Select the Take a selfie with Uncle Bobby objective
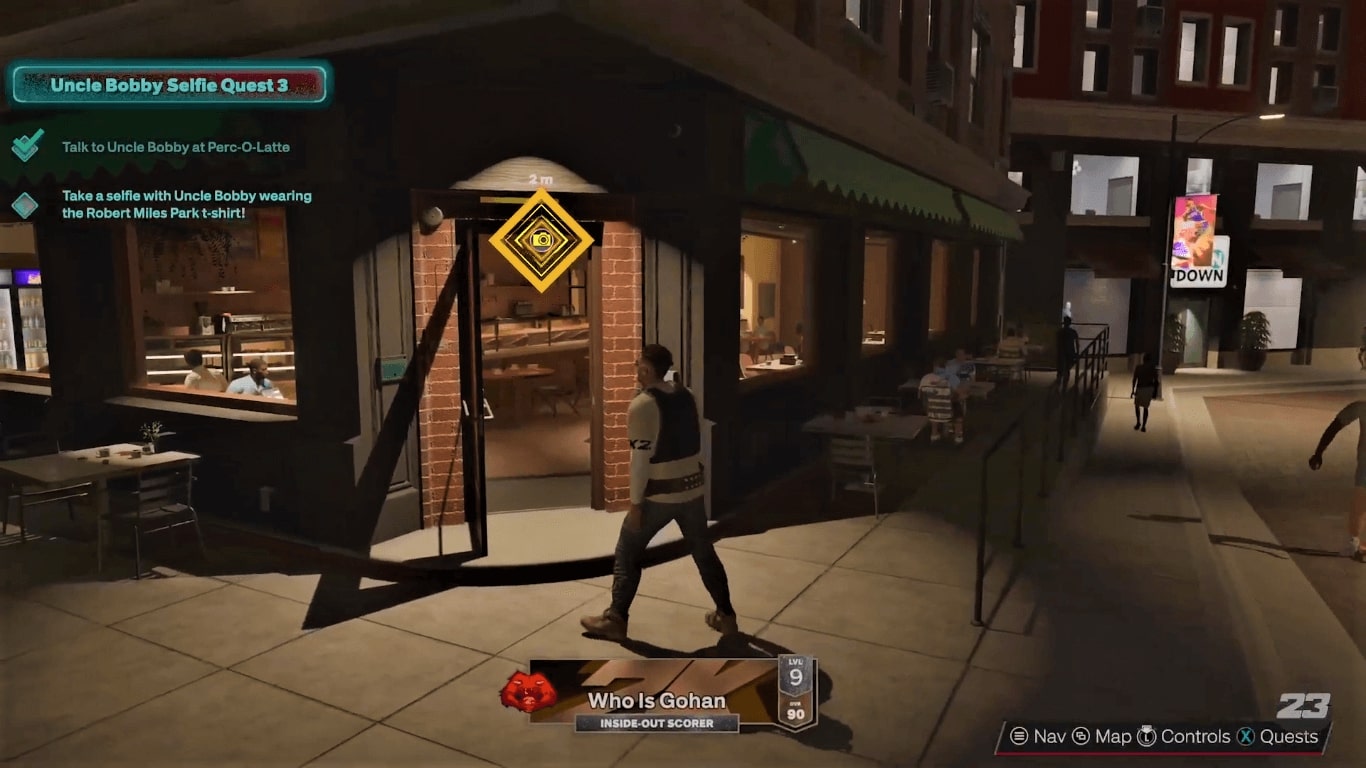Image resolution: width=1366 pixels, height=768 pixels. [x=186, y=205]
